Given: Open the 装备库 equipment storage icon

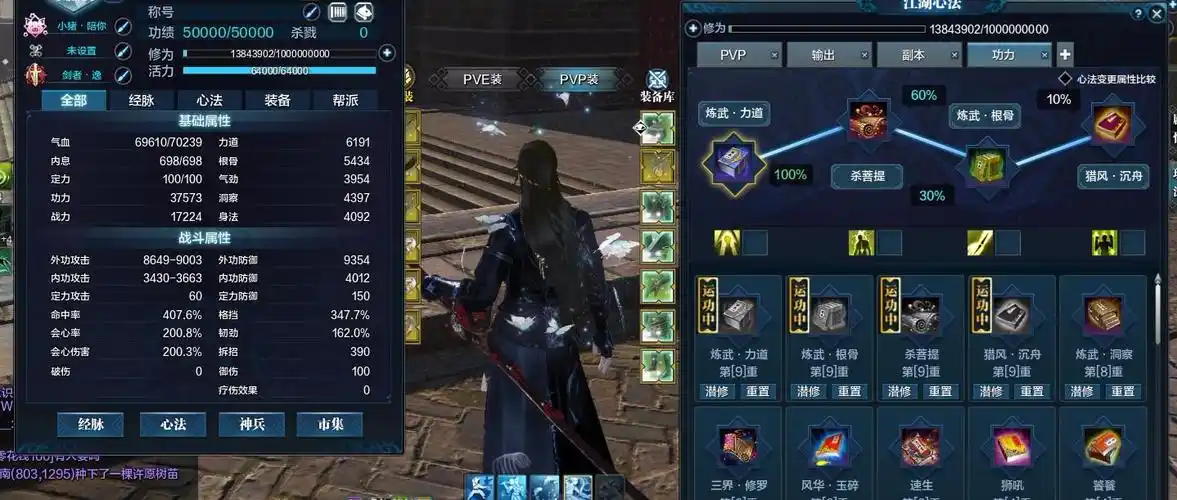Looking at the screenshot, I should [657, 86].
